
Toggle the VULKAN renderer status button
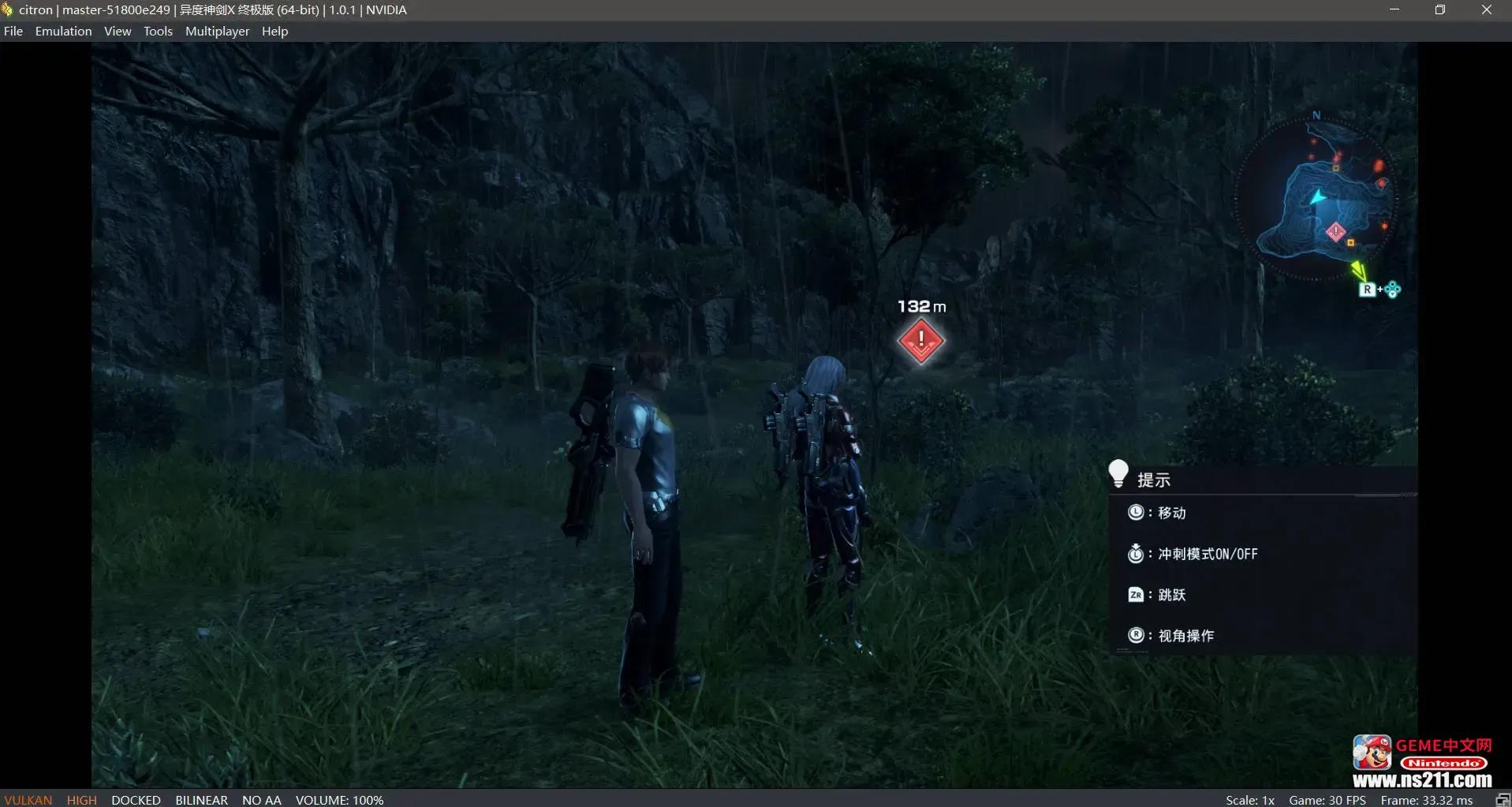click(28, 800)
